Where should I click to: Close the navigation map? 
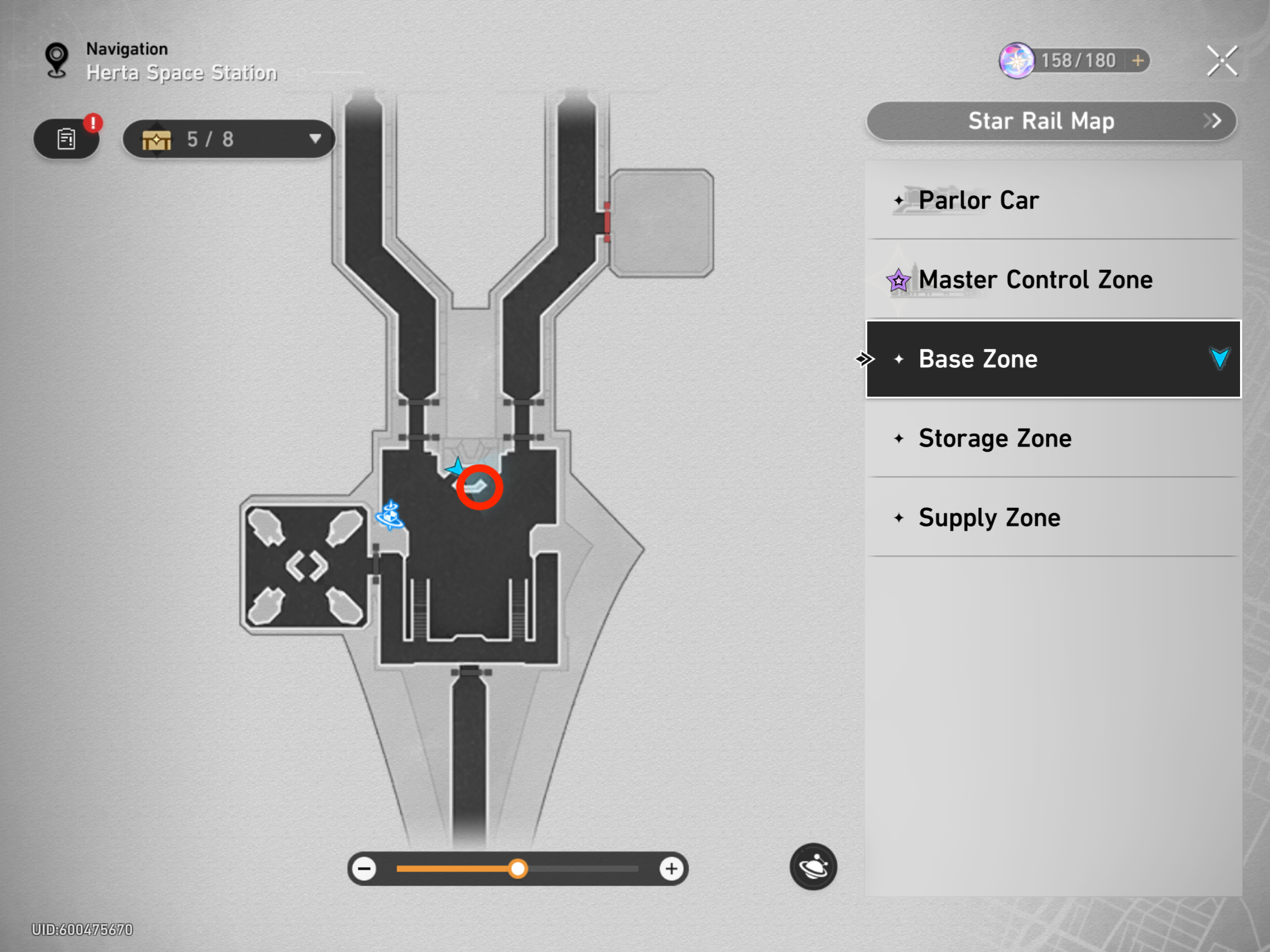1222,61
